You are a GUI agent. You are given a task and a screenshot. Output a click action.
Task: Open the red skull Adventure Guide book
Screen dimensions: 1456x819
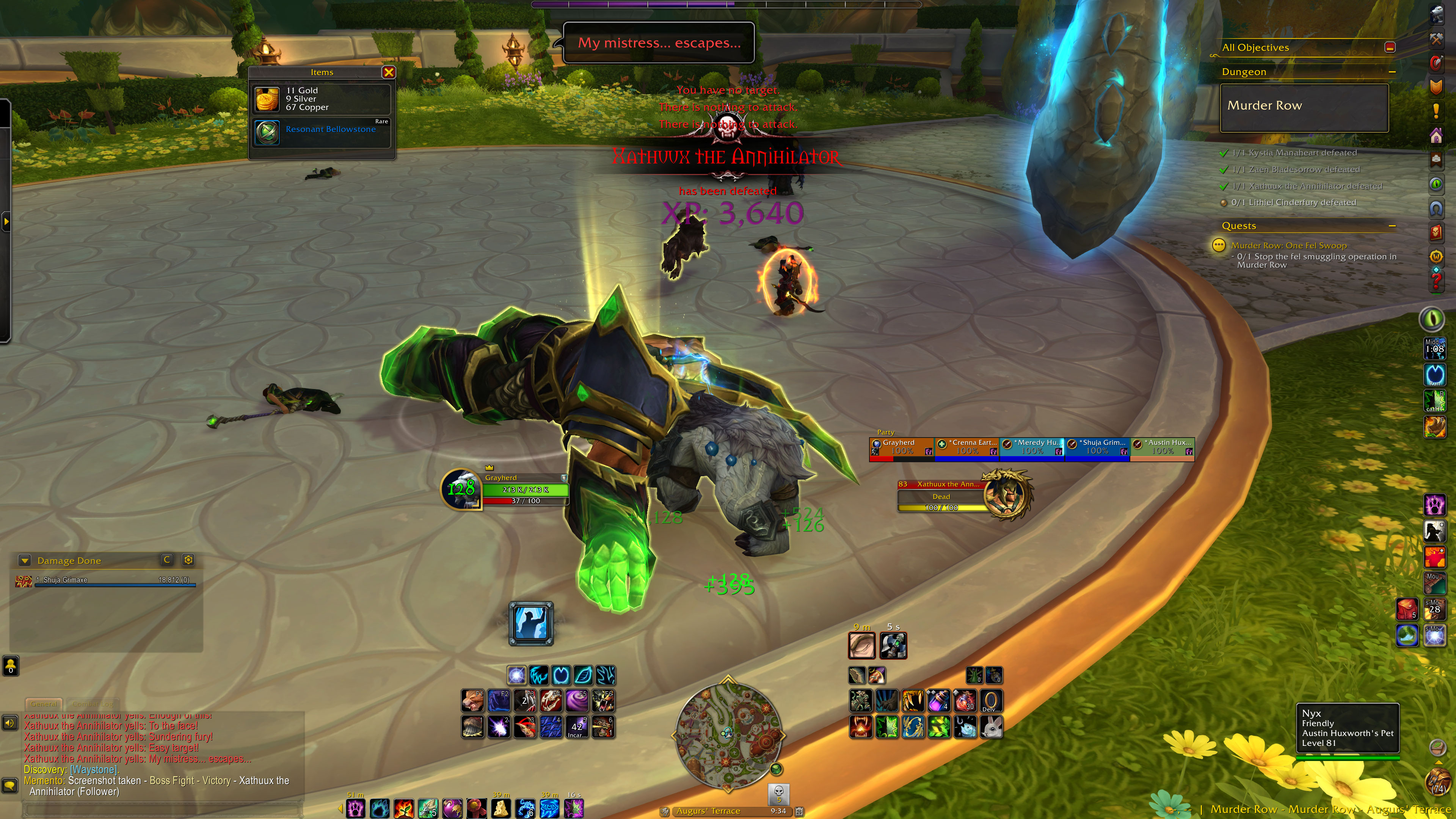[x=1436, y=232]
